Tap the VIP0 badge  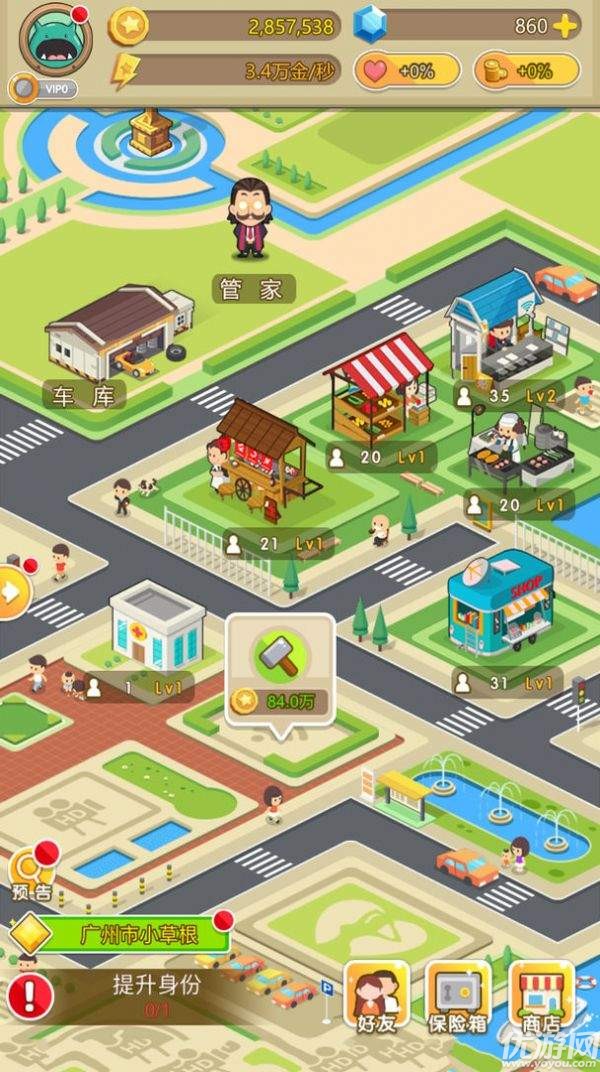pyautogui.click(x=45, y=89)
